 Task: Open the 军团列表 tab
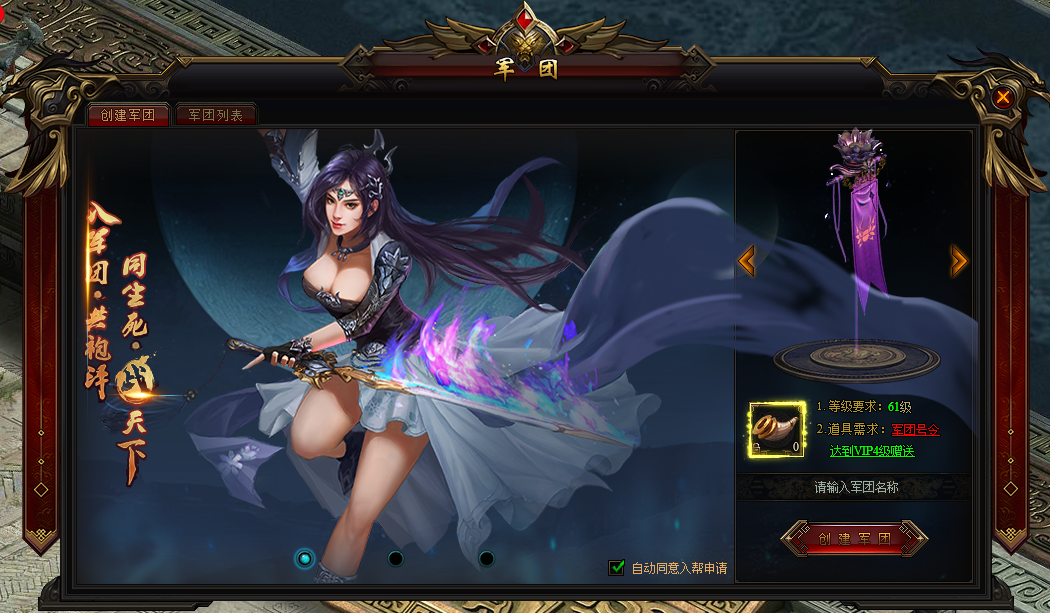coord(215,115)
